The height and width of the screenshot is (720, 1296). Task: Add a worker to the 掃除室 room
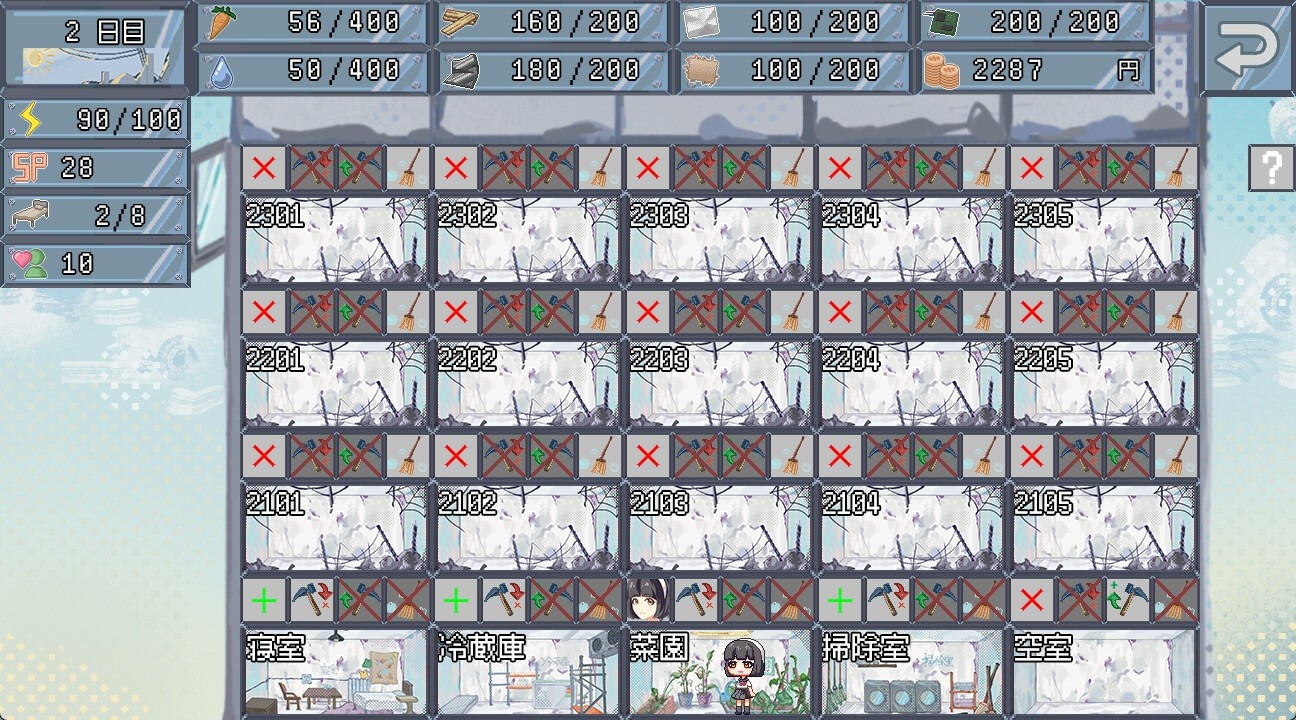pyautogui.click(x=840, y=600)
